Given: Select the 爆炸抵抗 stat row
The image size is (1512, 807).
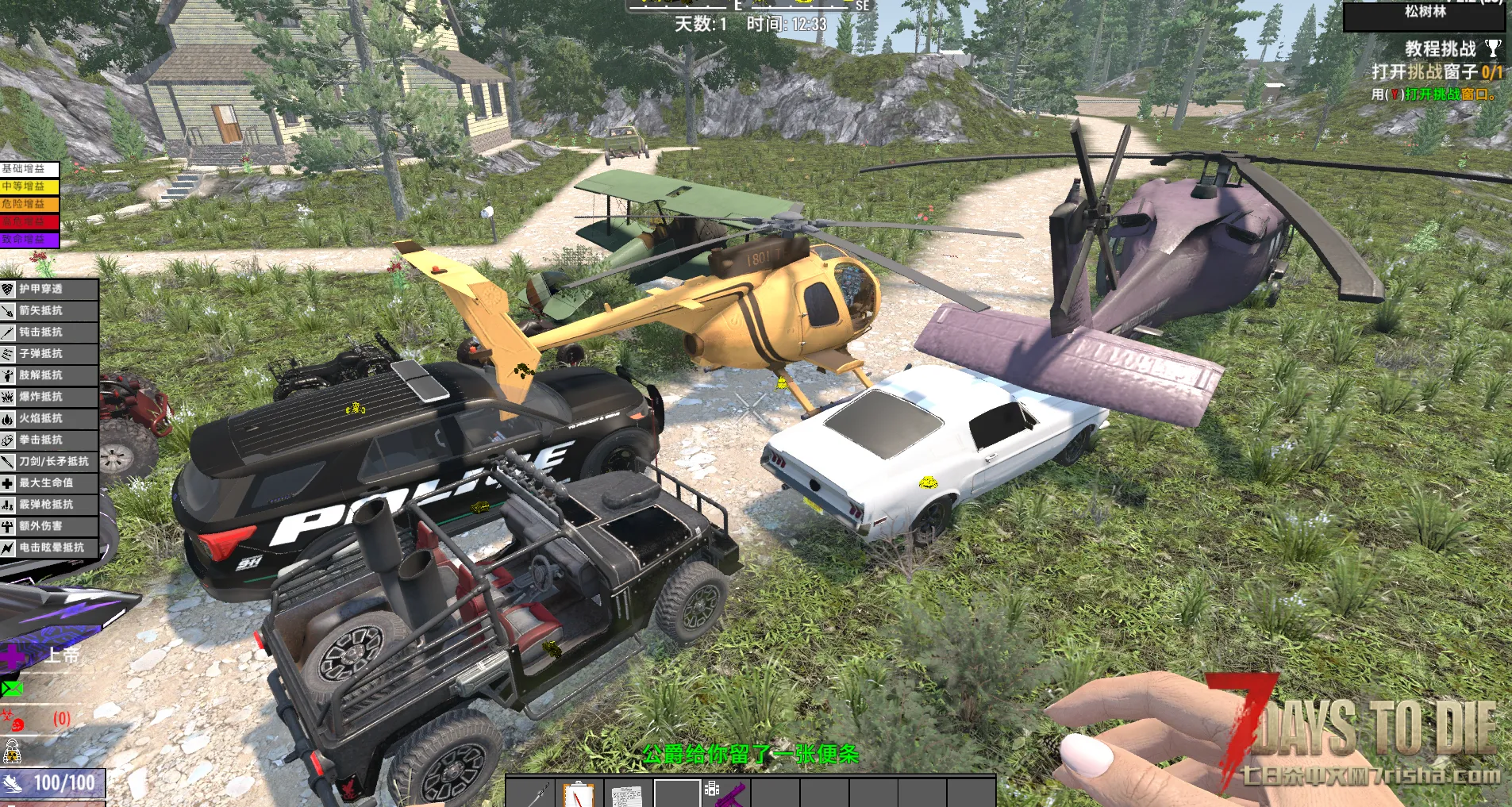Looking at the screenshot, I should [49, 397].
